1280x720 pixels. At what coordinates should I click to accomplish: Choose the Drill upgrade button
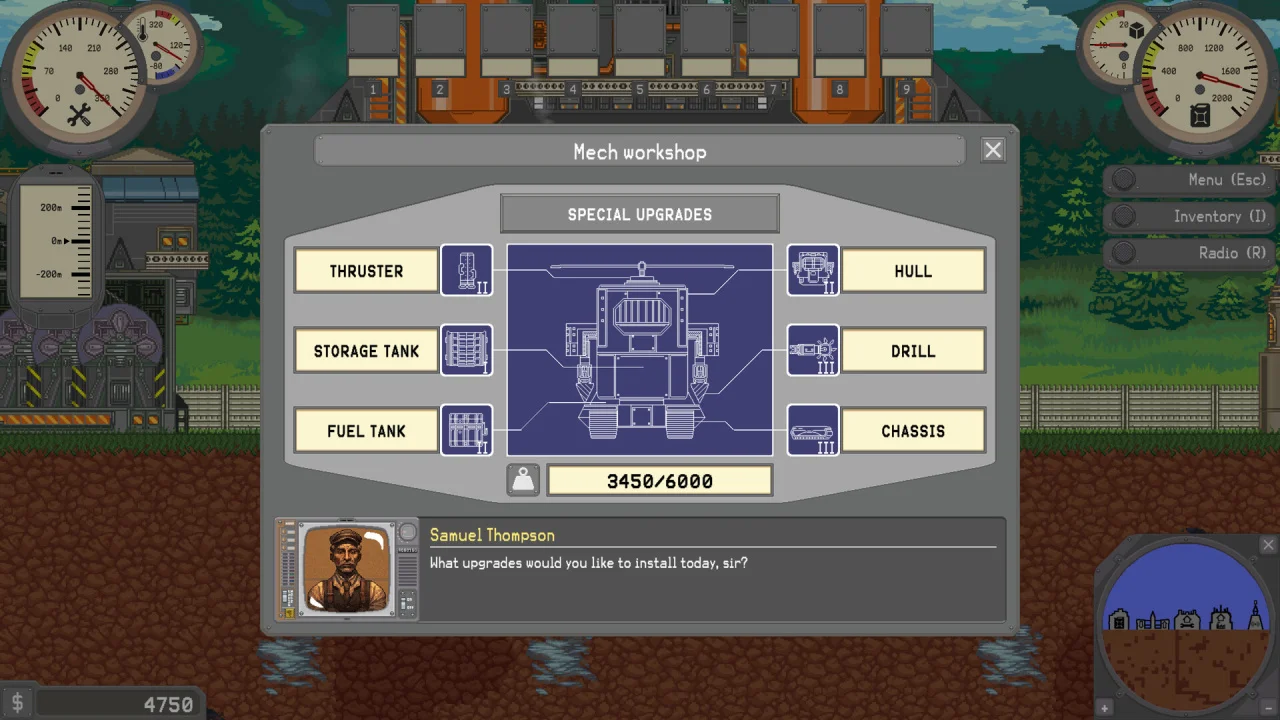coord(913,351)
